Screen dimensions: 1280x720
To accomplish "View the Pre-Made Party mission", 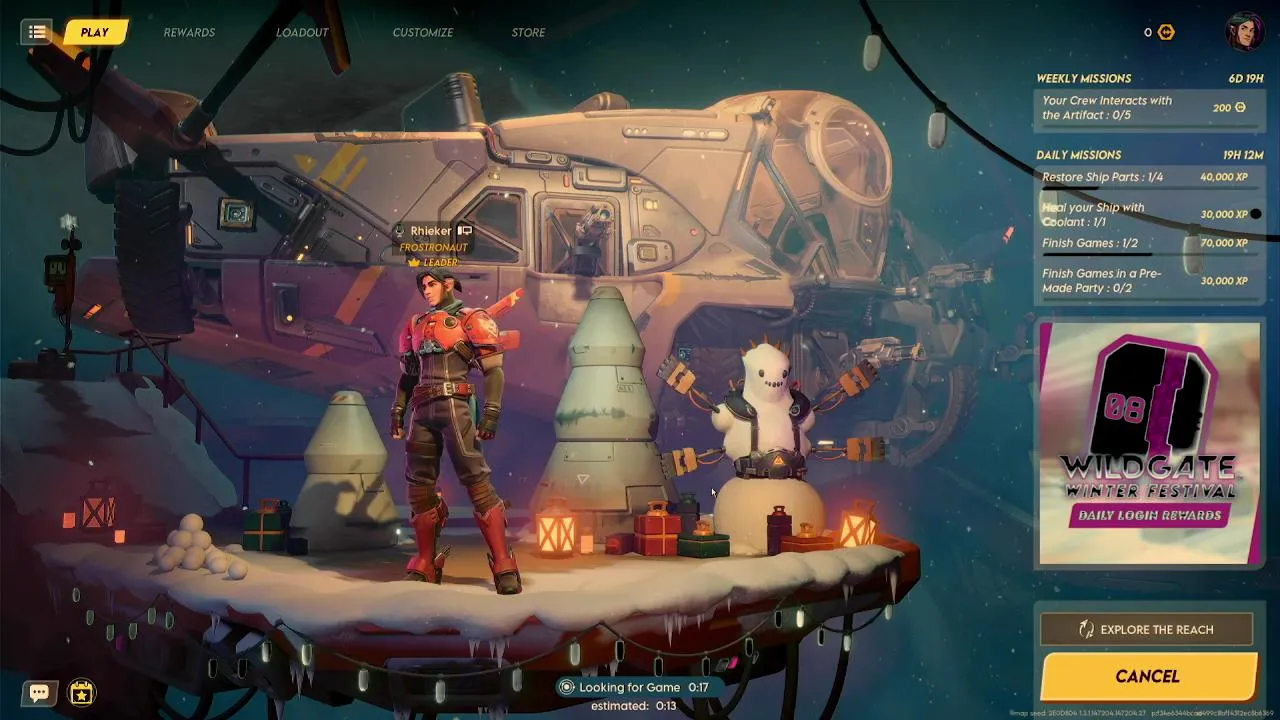I will [x=1146, y=281].
